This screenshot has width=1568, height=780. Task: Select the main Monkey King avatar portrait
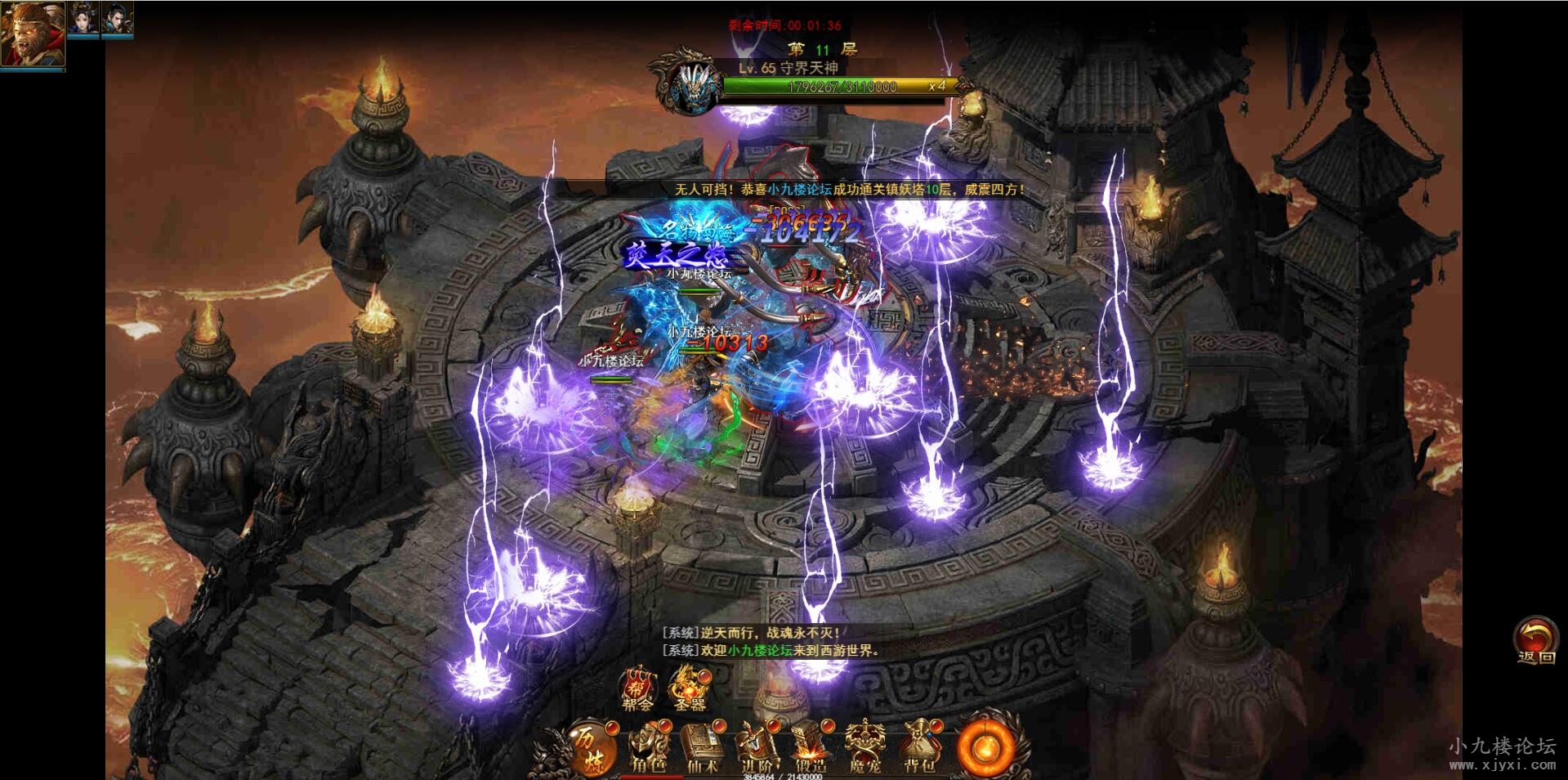click(33, 34)
